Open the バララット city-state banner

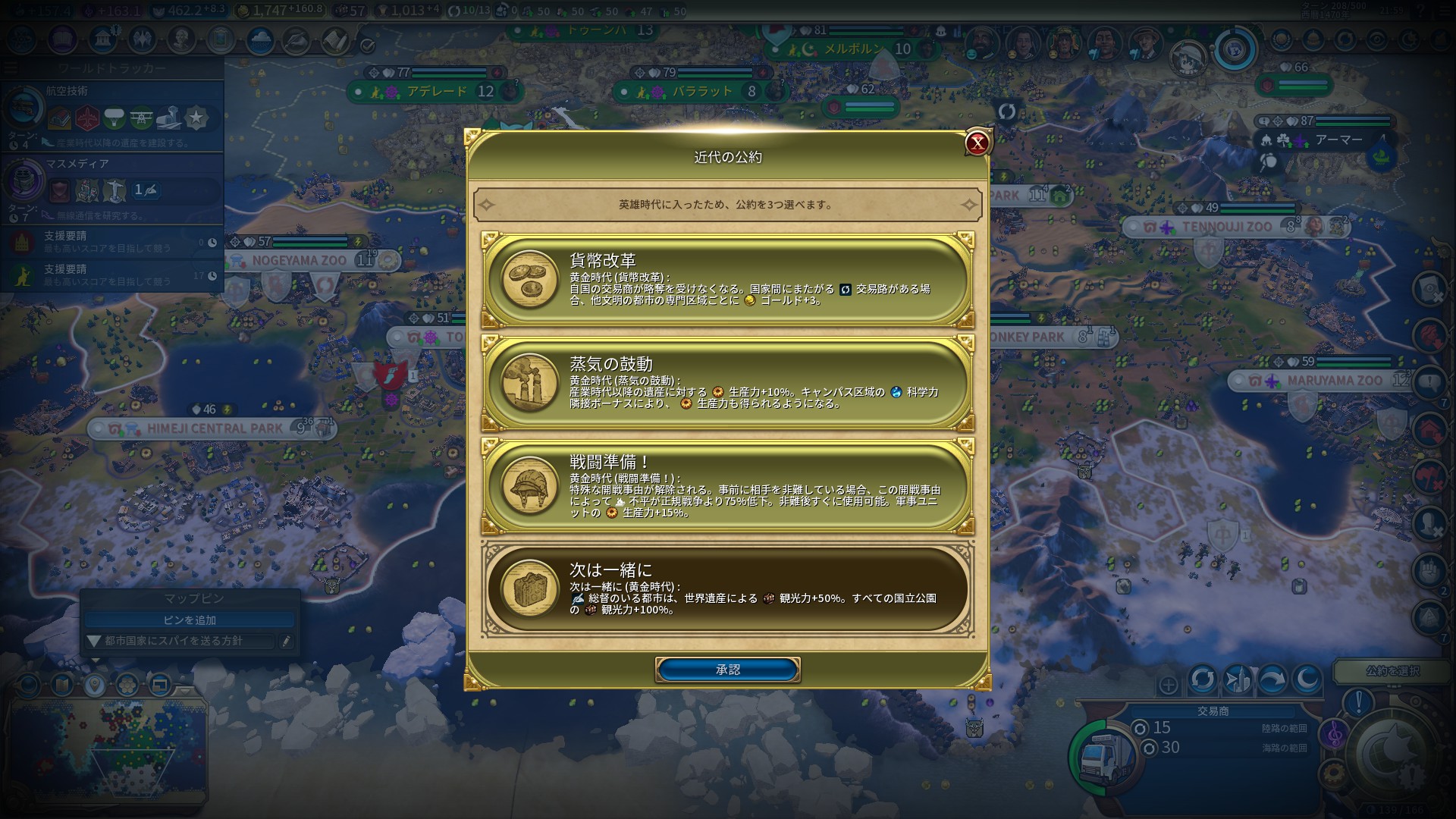click(701, 92)
